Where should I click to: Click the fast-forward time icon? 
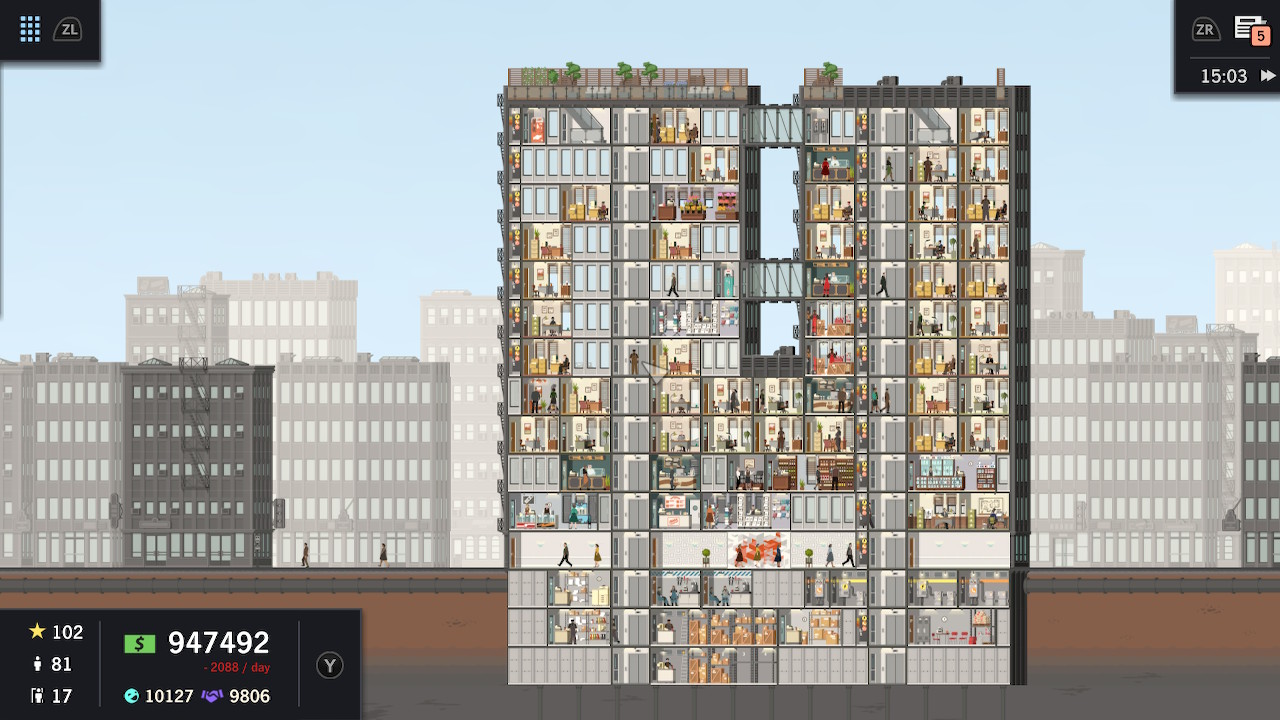(x=1267, y=75)
